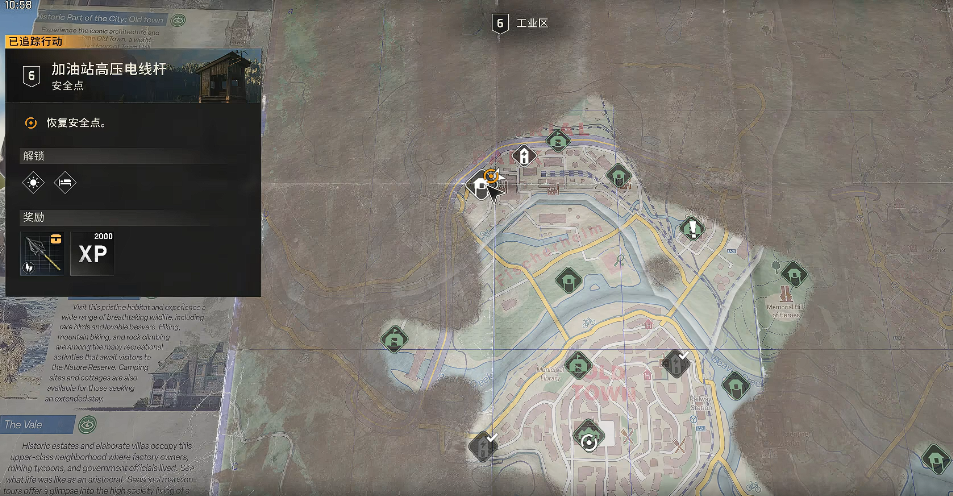953x496 pixels.
Task: Click the padlock marker on the map
Action: (523, 156)
